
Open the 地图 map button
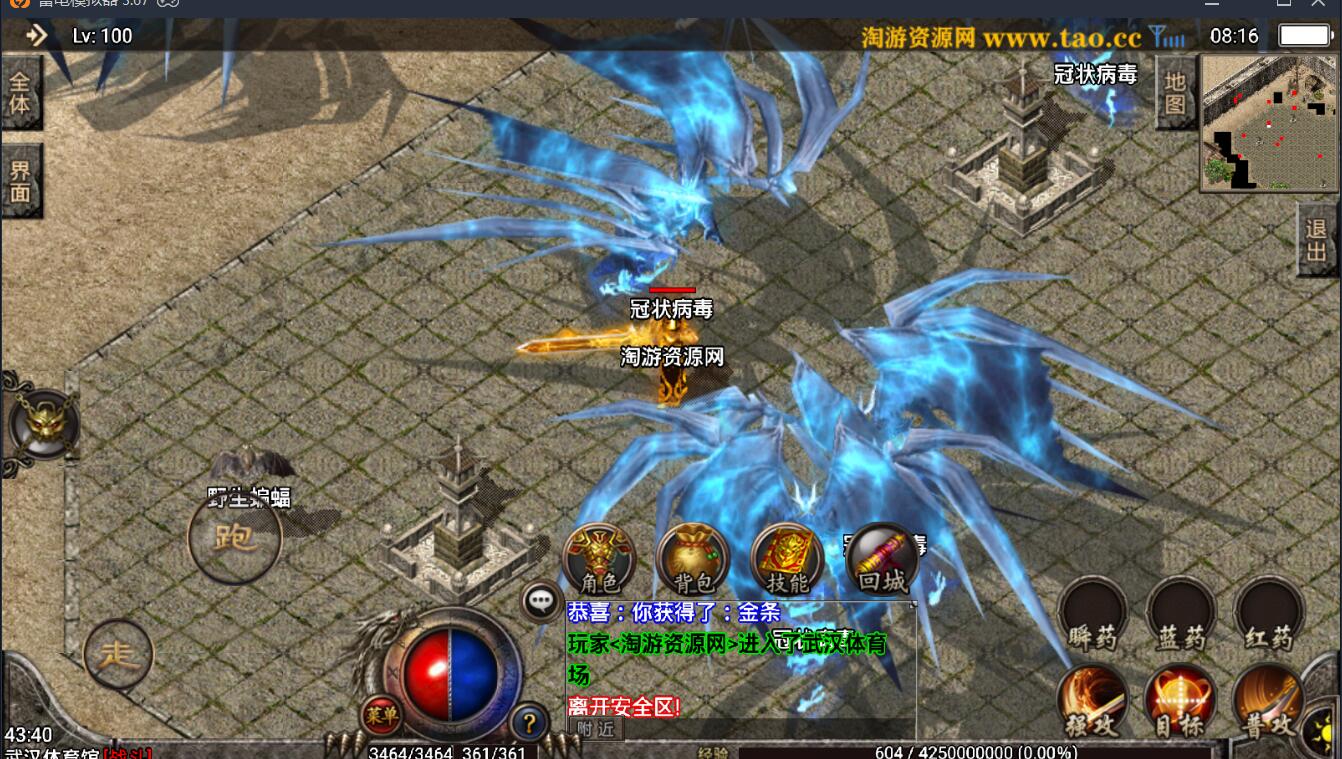click(1175, 93)
